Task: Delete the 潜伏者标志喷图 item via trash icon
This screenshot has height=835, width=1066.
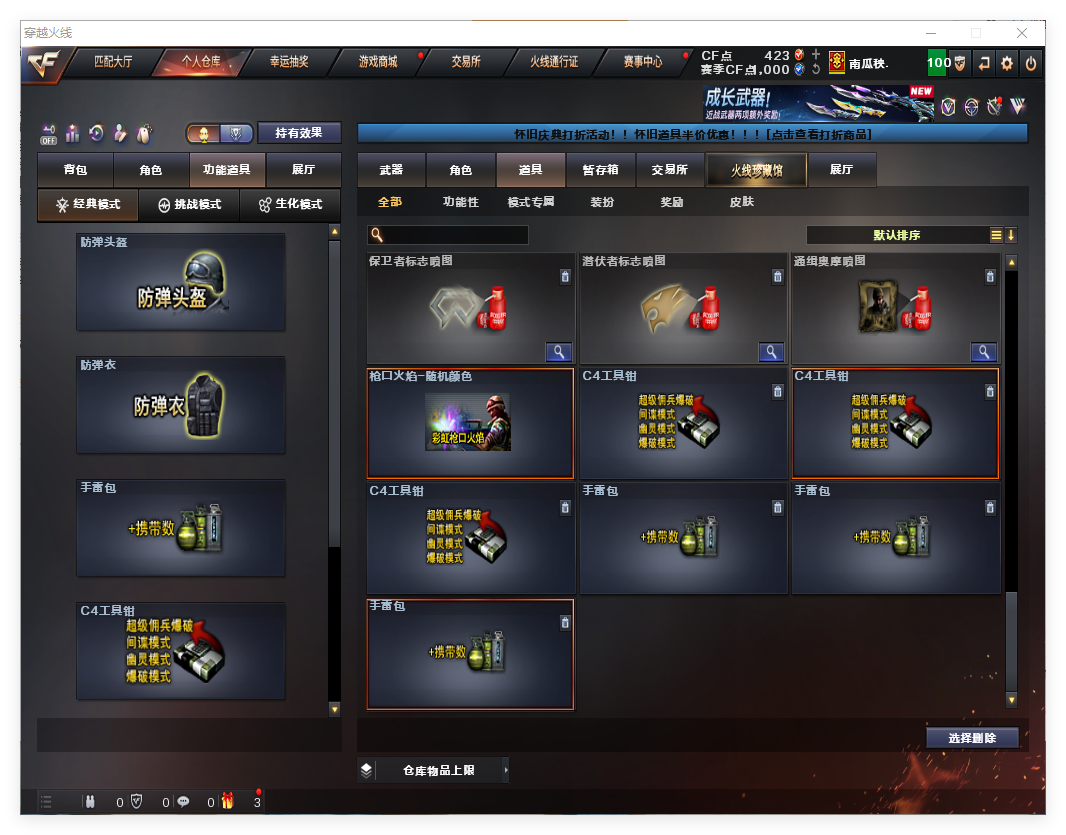Action: [778, 277]
